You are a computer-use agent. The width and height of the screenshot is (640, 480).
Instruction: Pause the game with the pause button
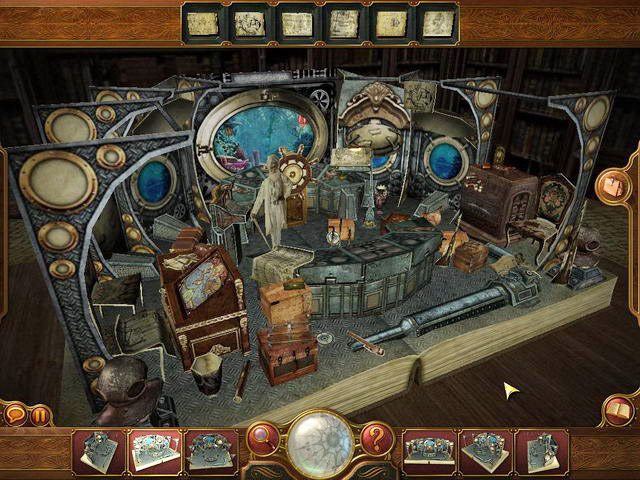coord(41,414)
